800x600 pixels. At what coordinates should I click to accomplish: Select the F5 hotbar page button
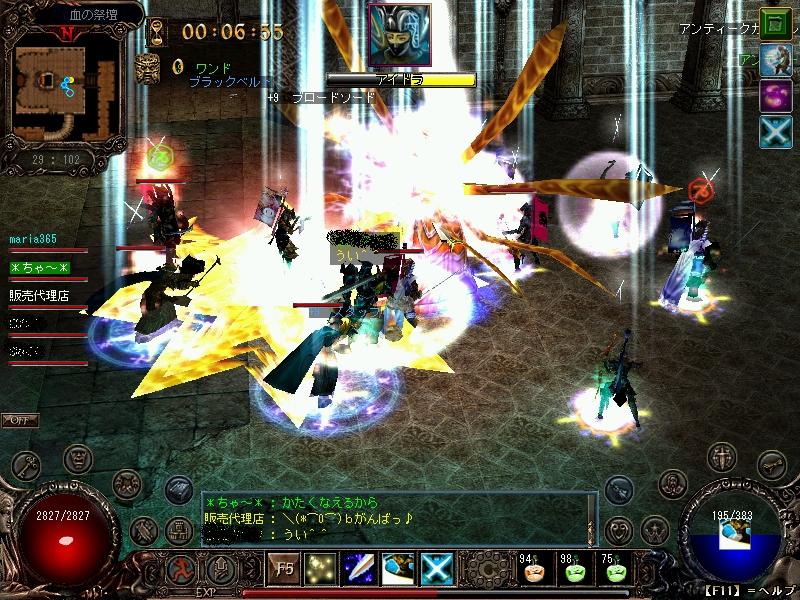pos(281,567)
